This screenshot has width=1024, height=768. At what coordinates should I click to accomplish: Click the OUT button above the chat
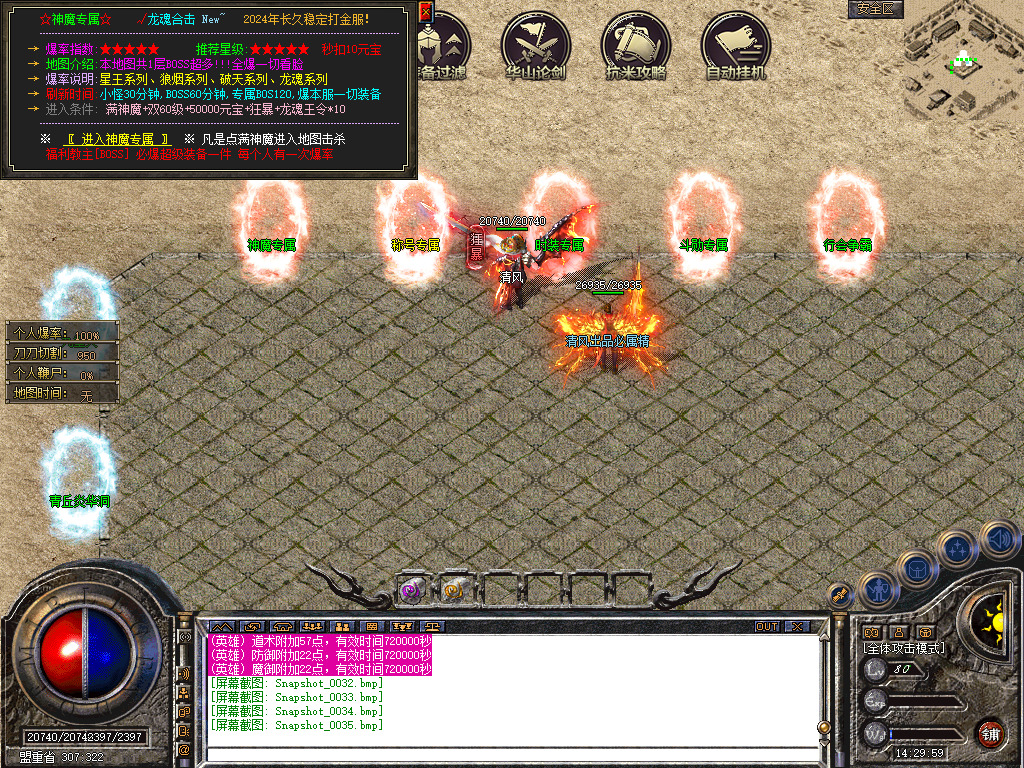767,627
